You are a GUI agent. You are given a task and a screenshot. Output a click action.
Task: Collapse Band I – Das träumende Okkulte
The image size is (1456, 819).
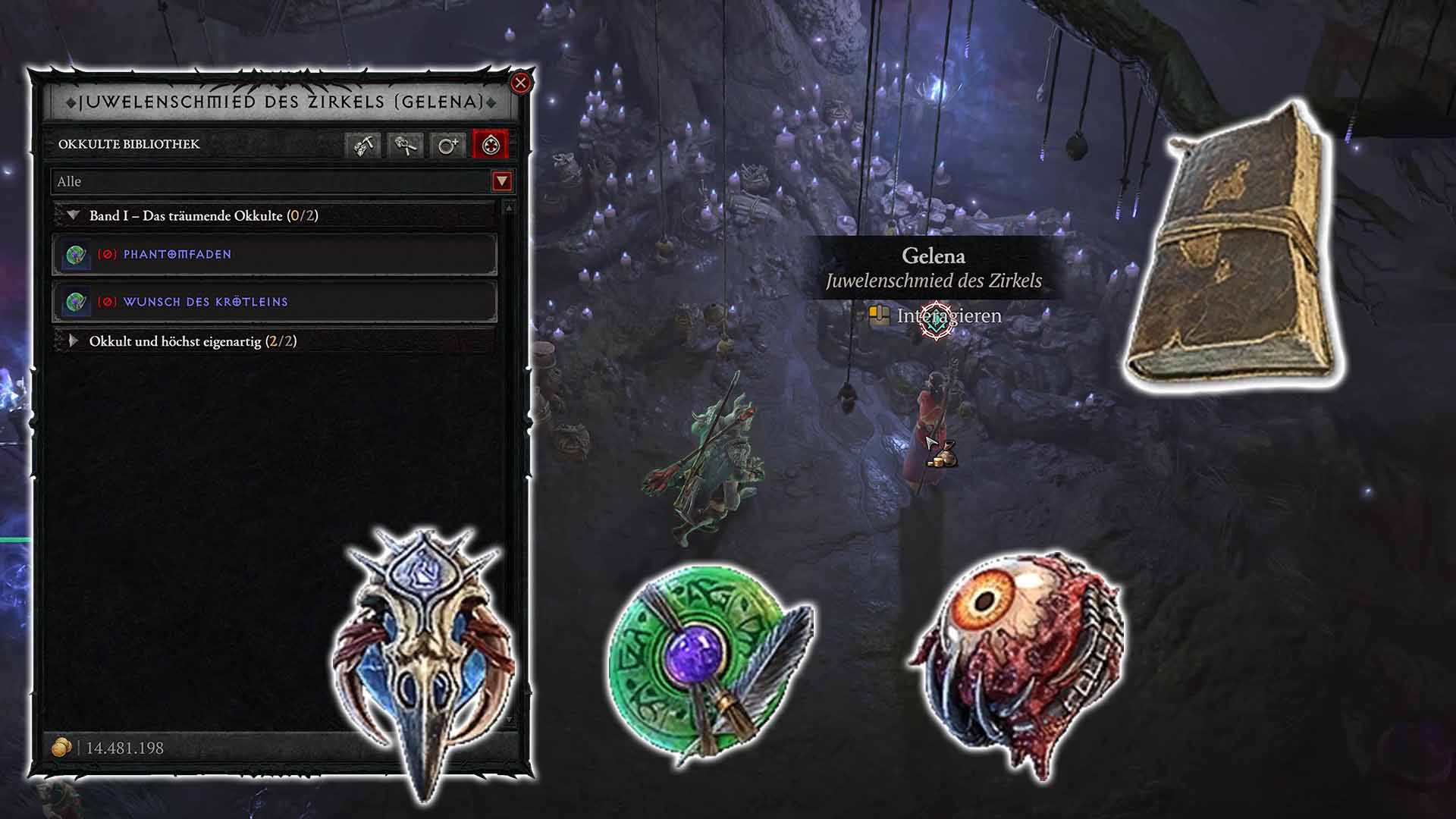(x=72, y=215)
